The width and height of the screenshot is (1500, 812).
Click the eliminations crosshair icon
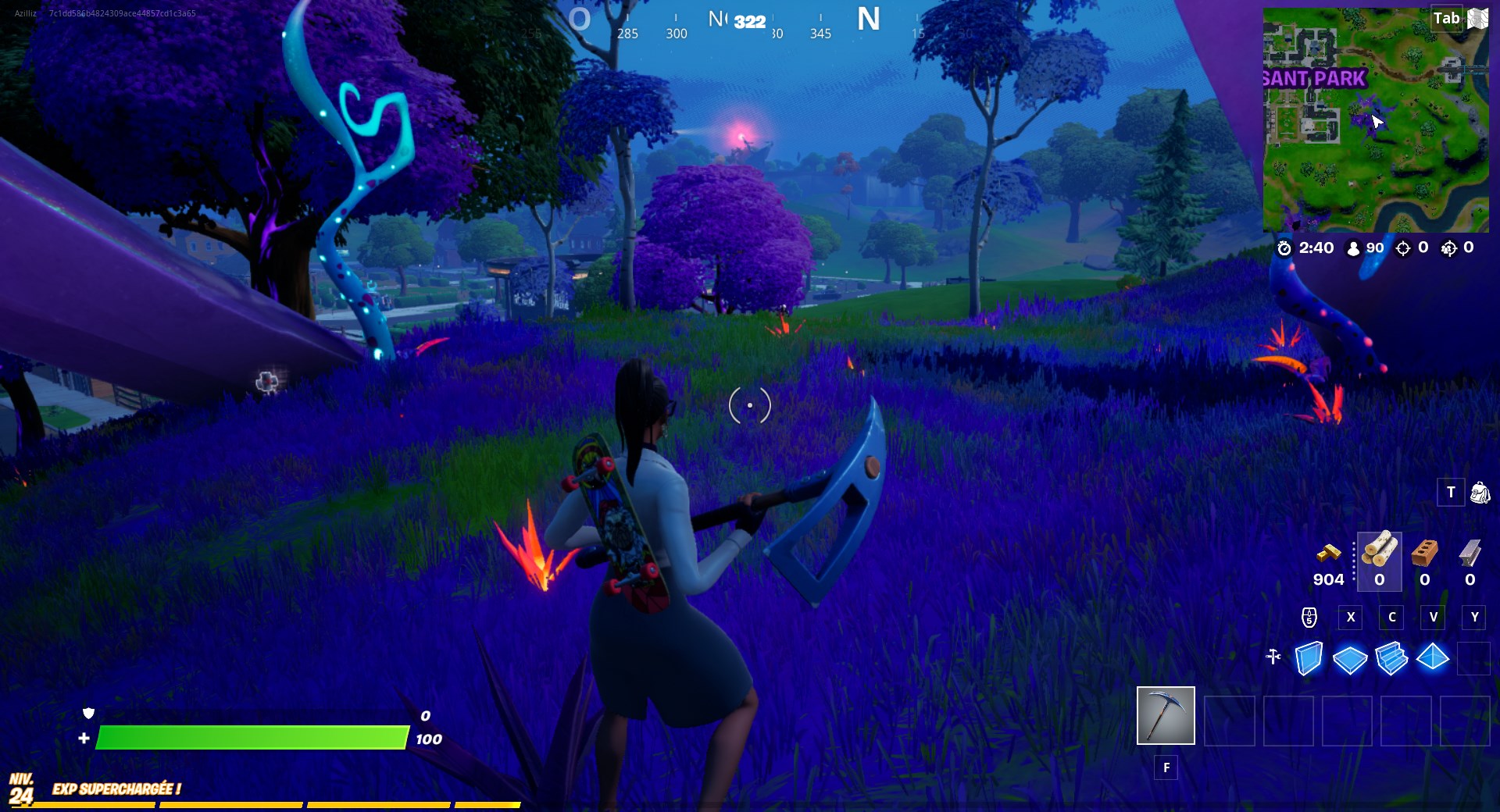click(x=1402, y=248)
